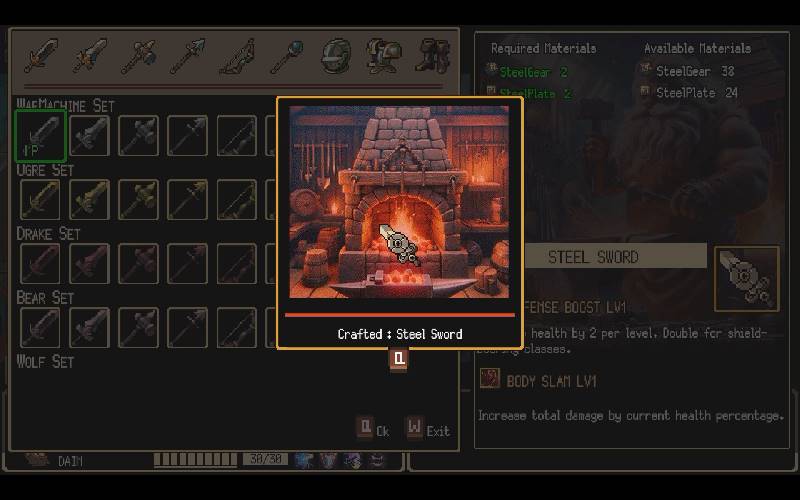
Task: Pick the Bear Set axe slot
Action: tap(139, 327)
